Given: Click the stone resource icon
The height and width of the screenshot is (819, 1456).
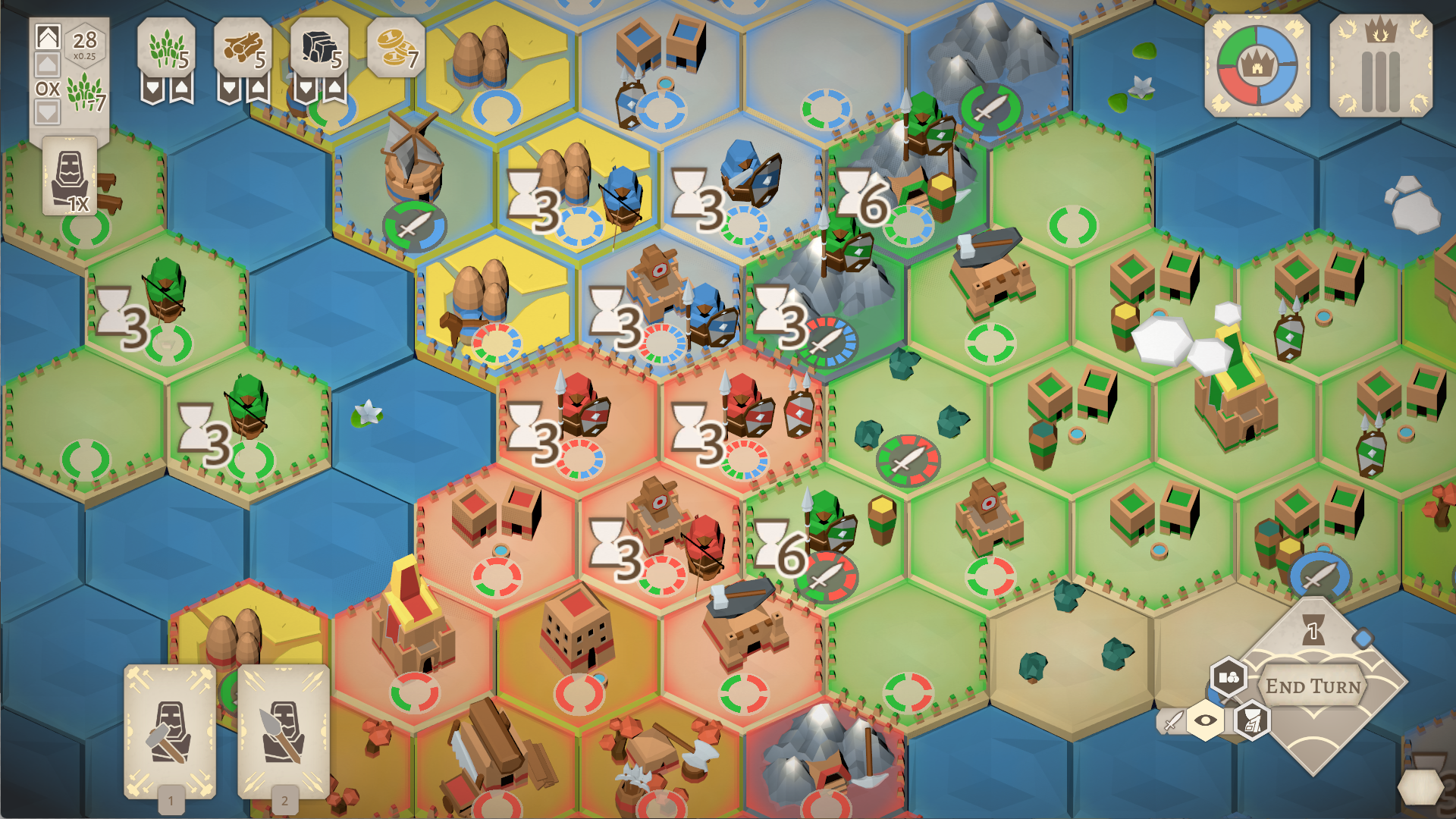Looking at the screenshot, I should click(x=320, y=47).
